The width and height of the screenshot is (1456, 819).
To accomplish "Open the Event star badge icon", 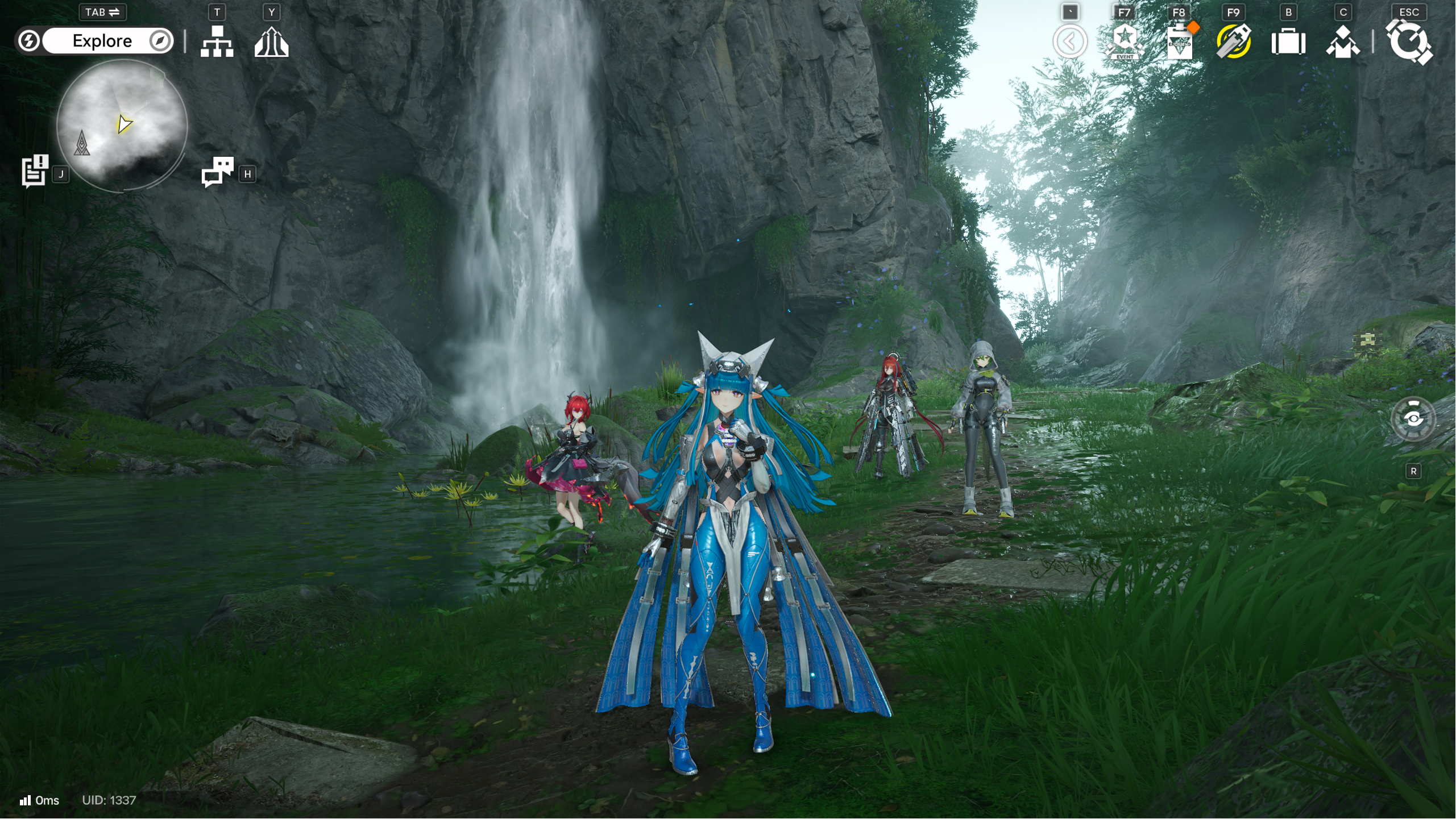I will click(x=1124, y=41).
